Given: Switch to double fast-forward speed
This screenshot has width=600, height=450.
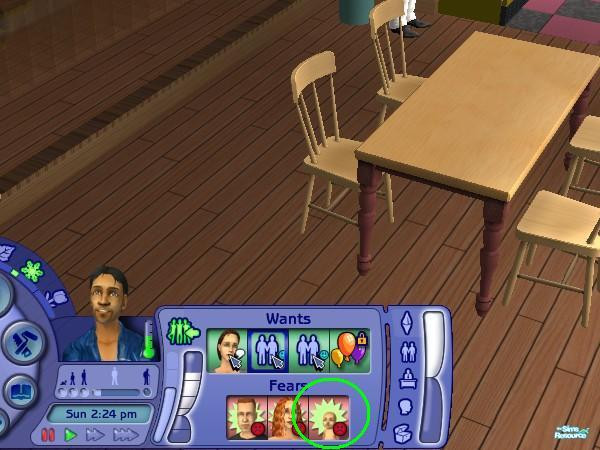Looking at the screenshot, I should coord(96,435).
